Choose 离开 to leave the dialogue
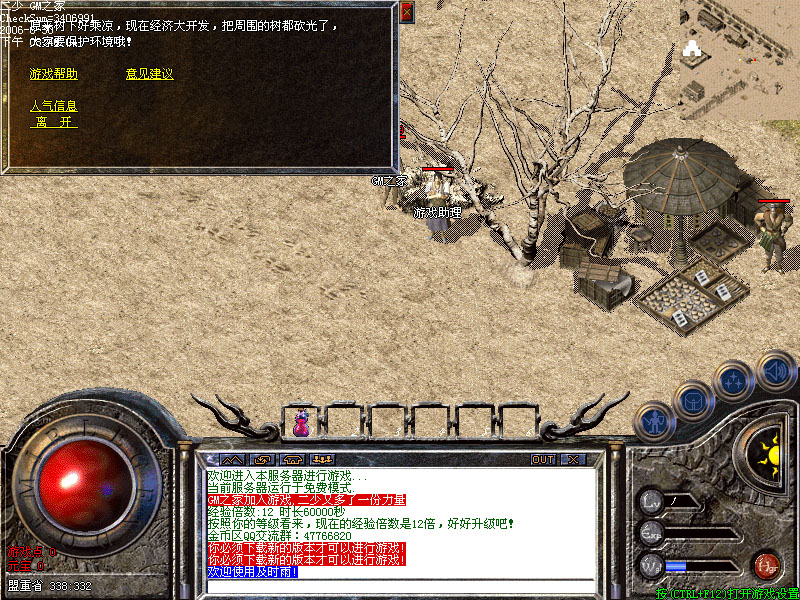This screenshot has width=800, height=600. 54,122
